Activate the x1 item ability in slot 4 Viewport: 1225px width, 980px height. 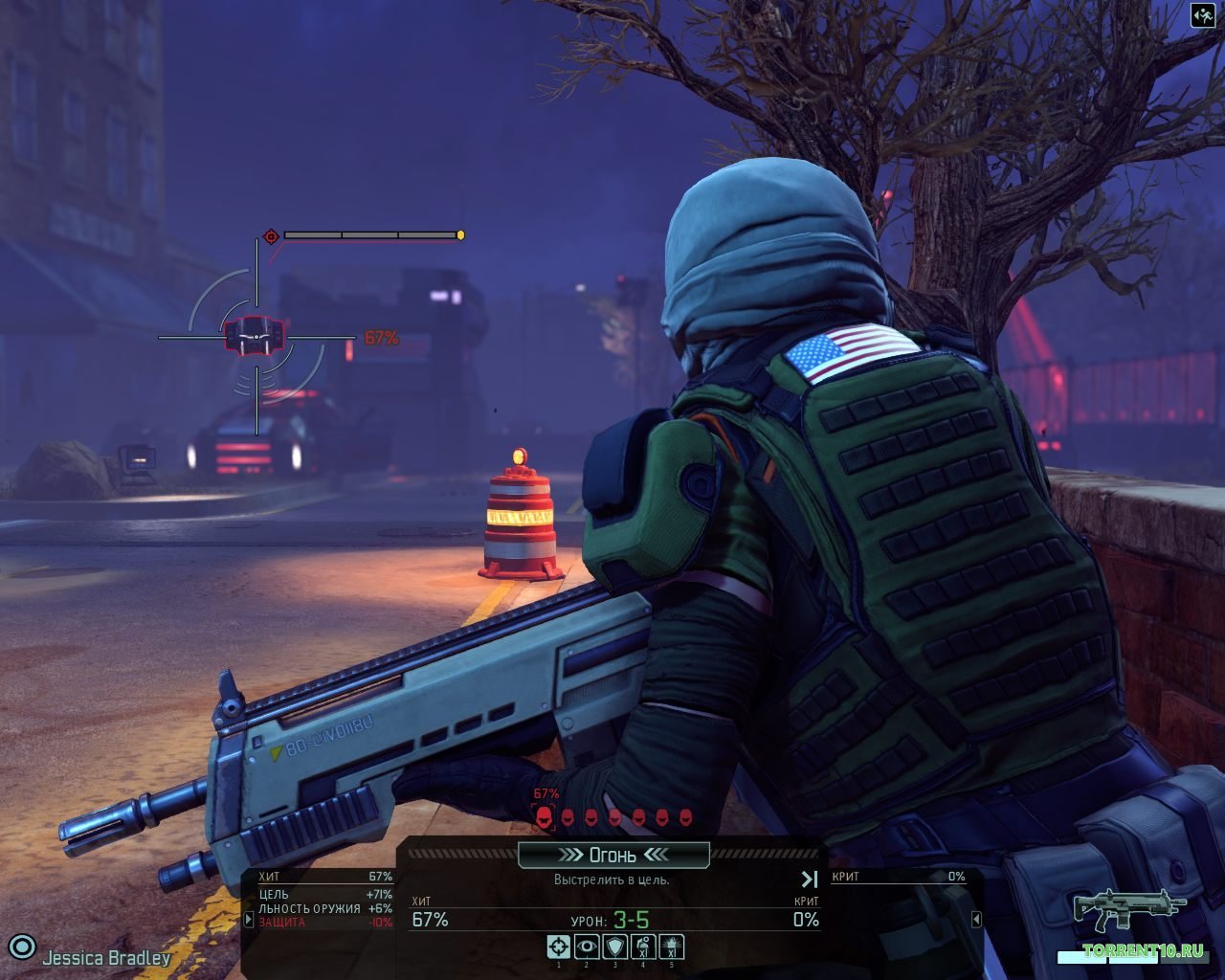[x=644, y=945]
